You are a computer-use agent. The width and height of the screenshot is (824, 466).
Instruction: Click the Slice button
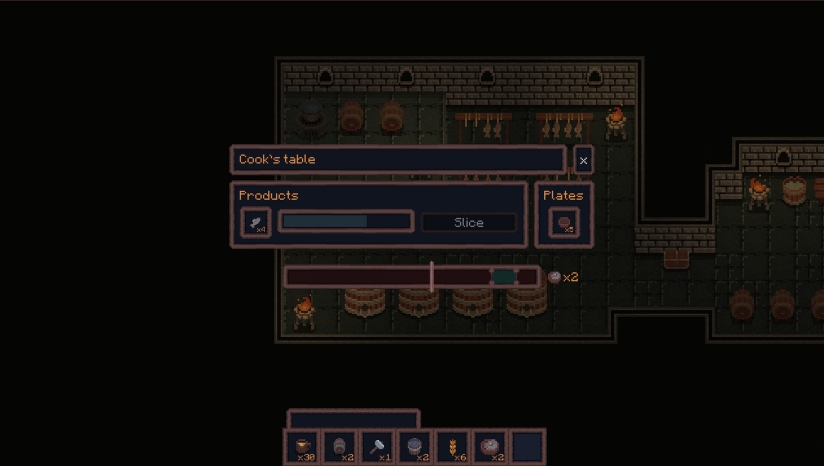(469, 223)
